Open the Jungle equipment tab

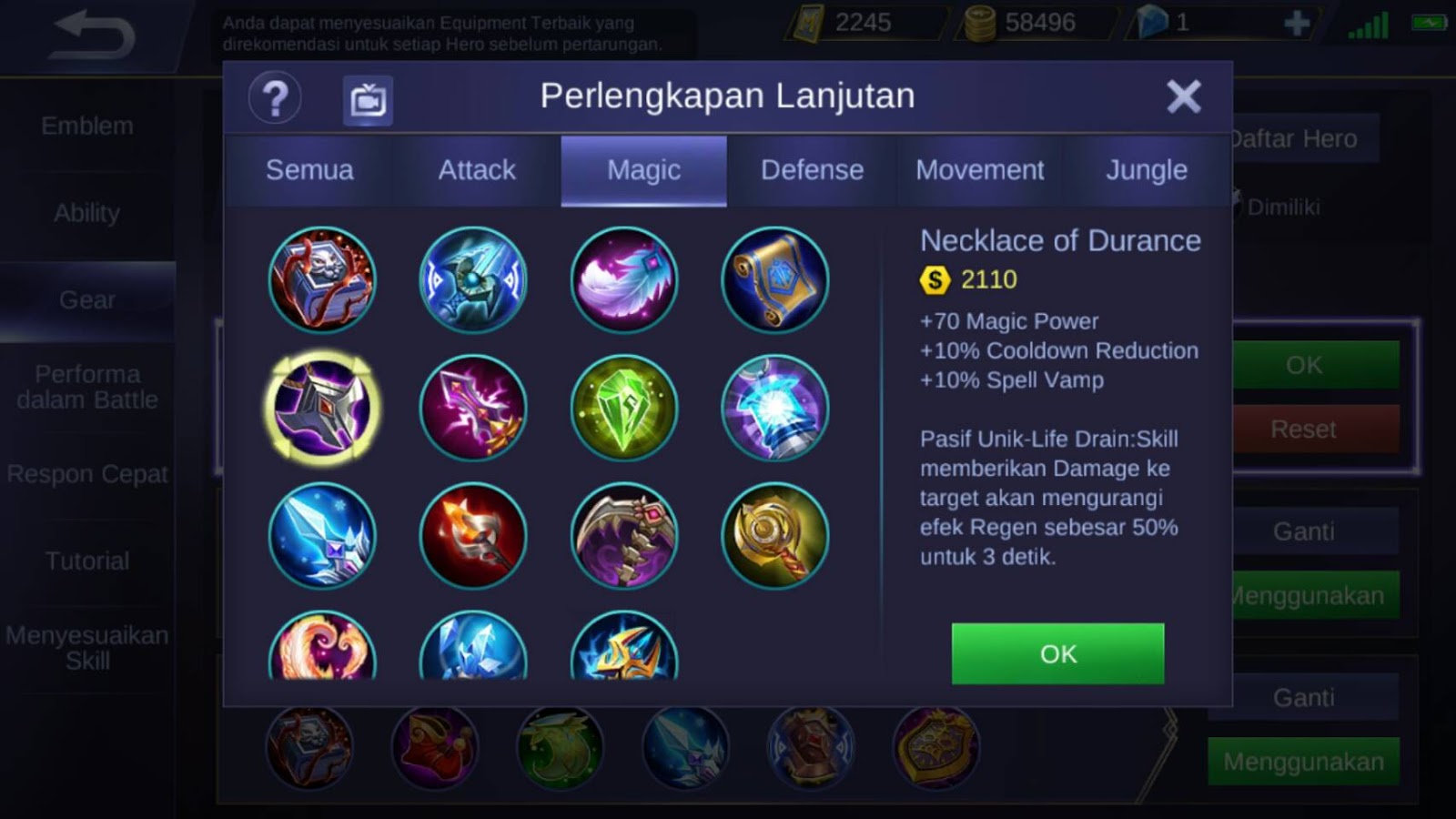[x=1146, y=170]
